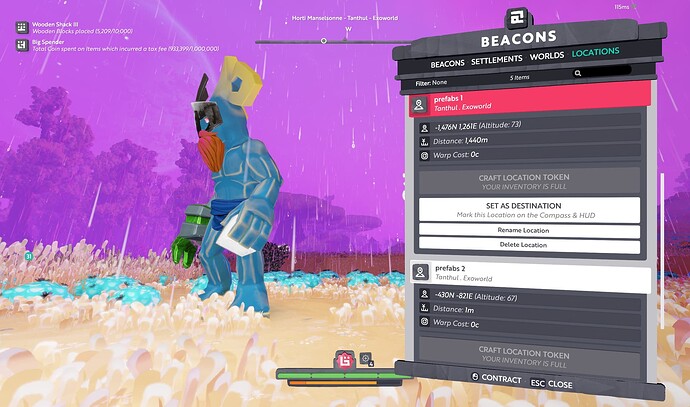Select the Locations tab
The height and width of the screenshot is (407, 690).
(x=595, y=51)
